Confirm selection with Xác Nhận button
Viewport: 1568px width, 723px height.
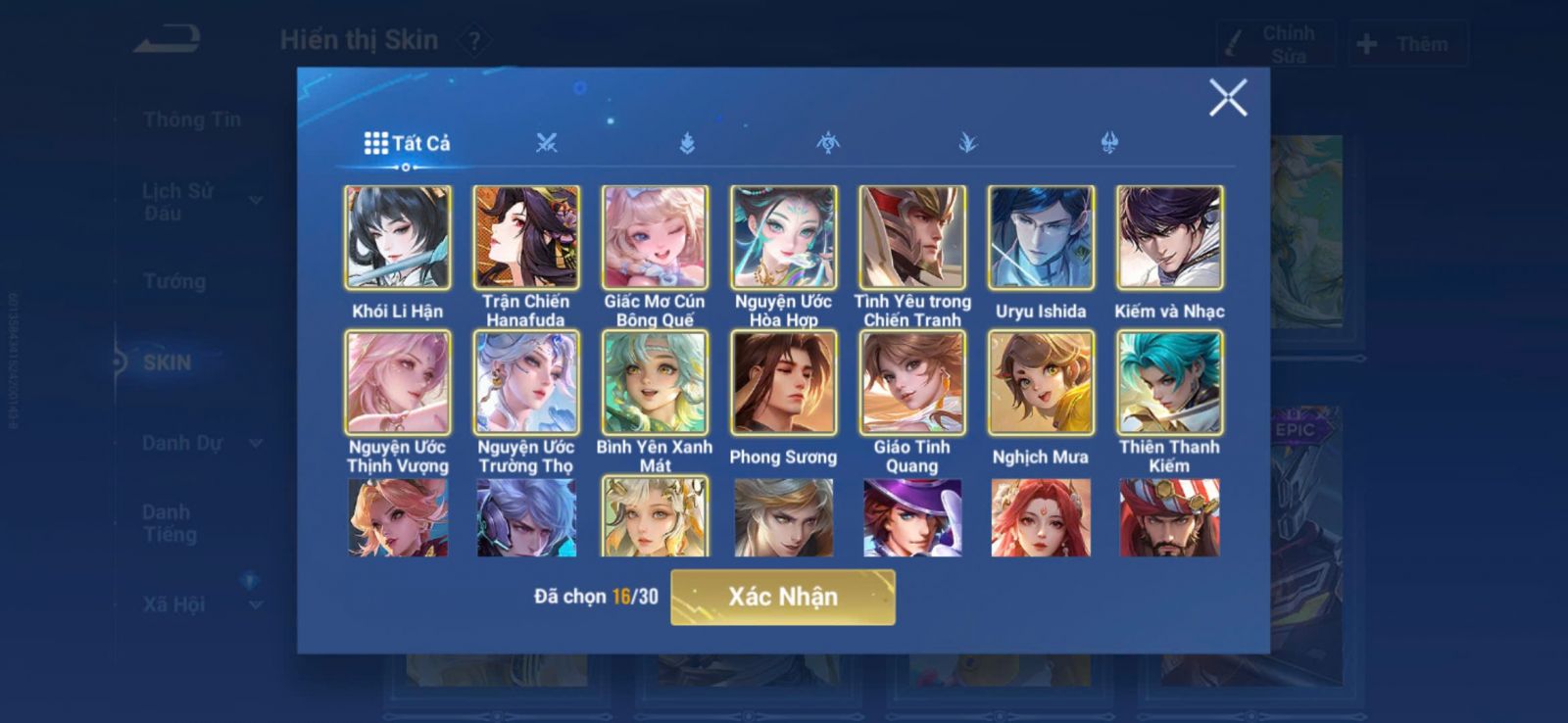(x=782, y=597)
